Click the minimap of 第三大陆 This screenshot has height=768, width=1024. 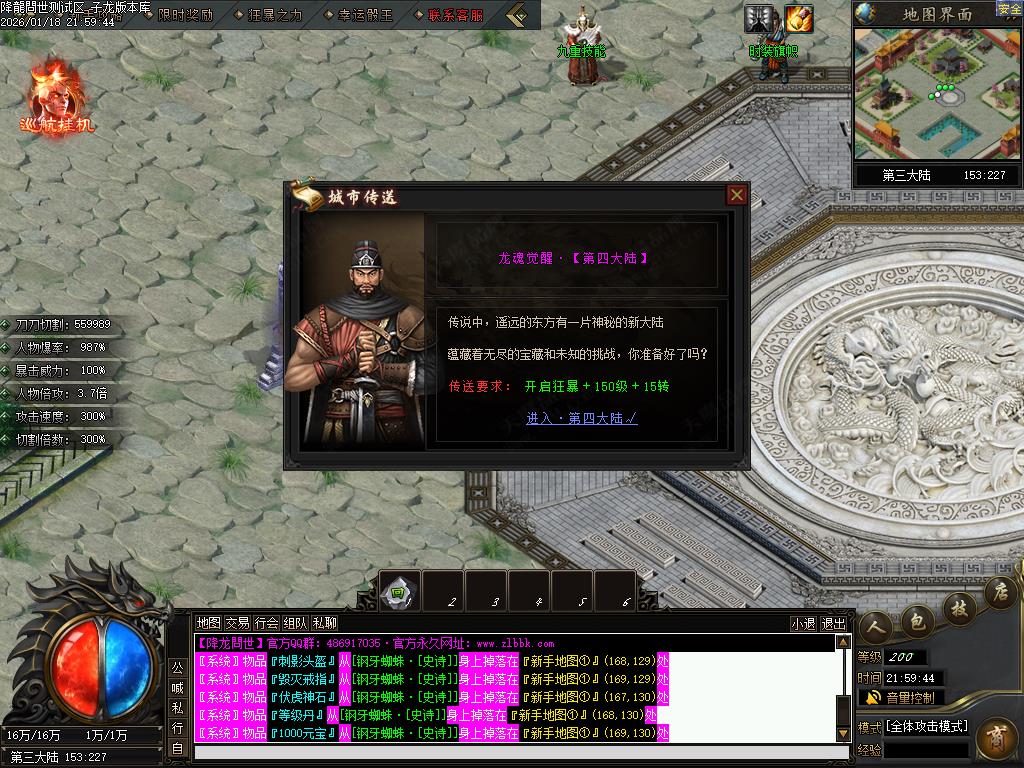pyautogui.click(x=937, y=93)
